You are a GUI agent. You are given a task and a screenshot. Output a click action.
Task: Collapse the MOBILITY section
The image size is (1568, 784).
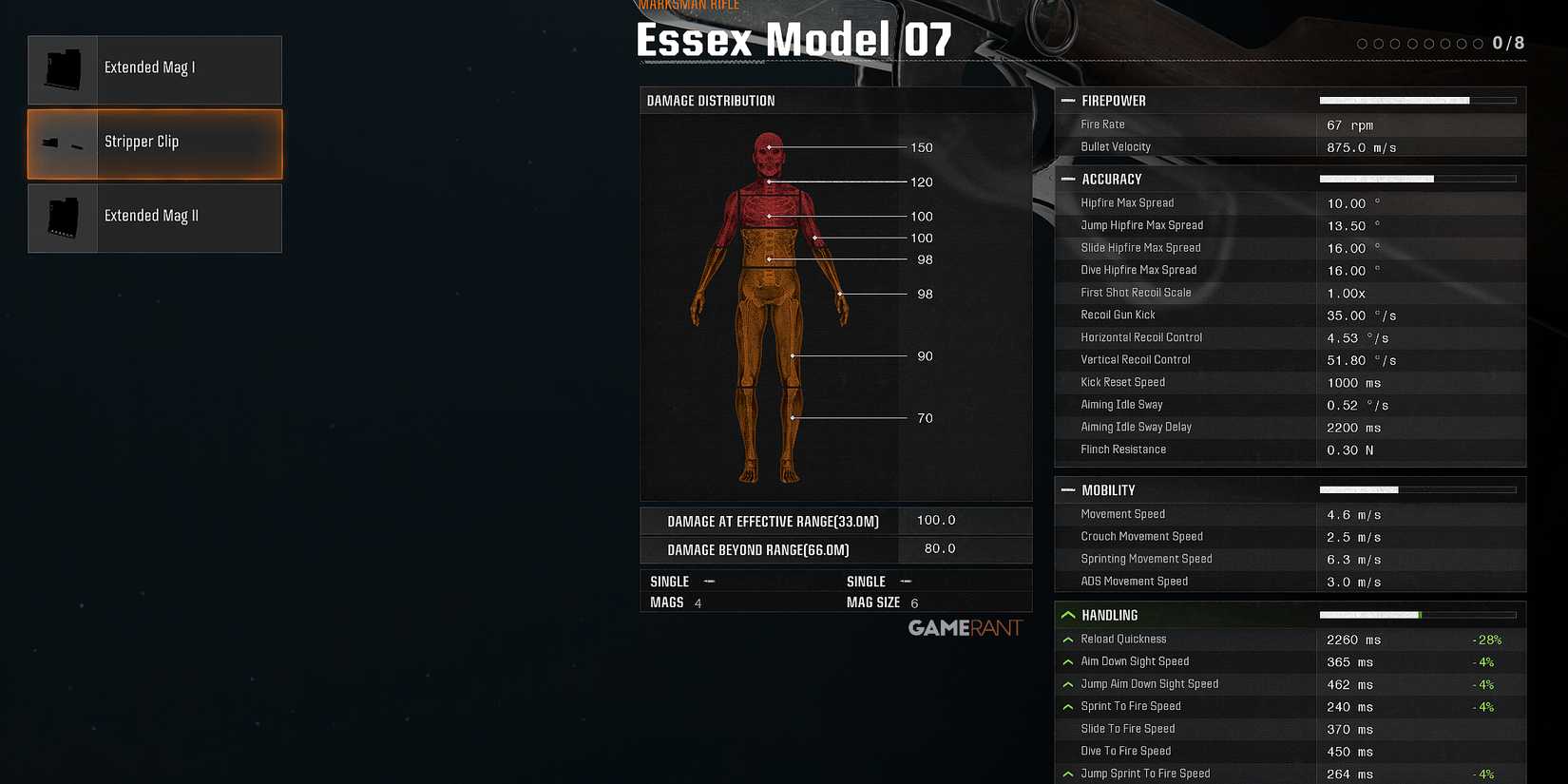1068,489
